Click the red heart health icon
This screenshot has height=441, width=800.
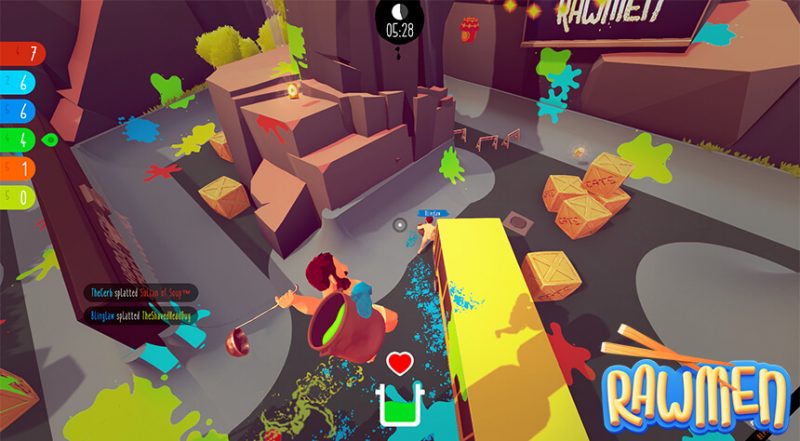tap(400, 362)
